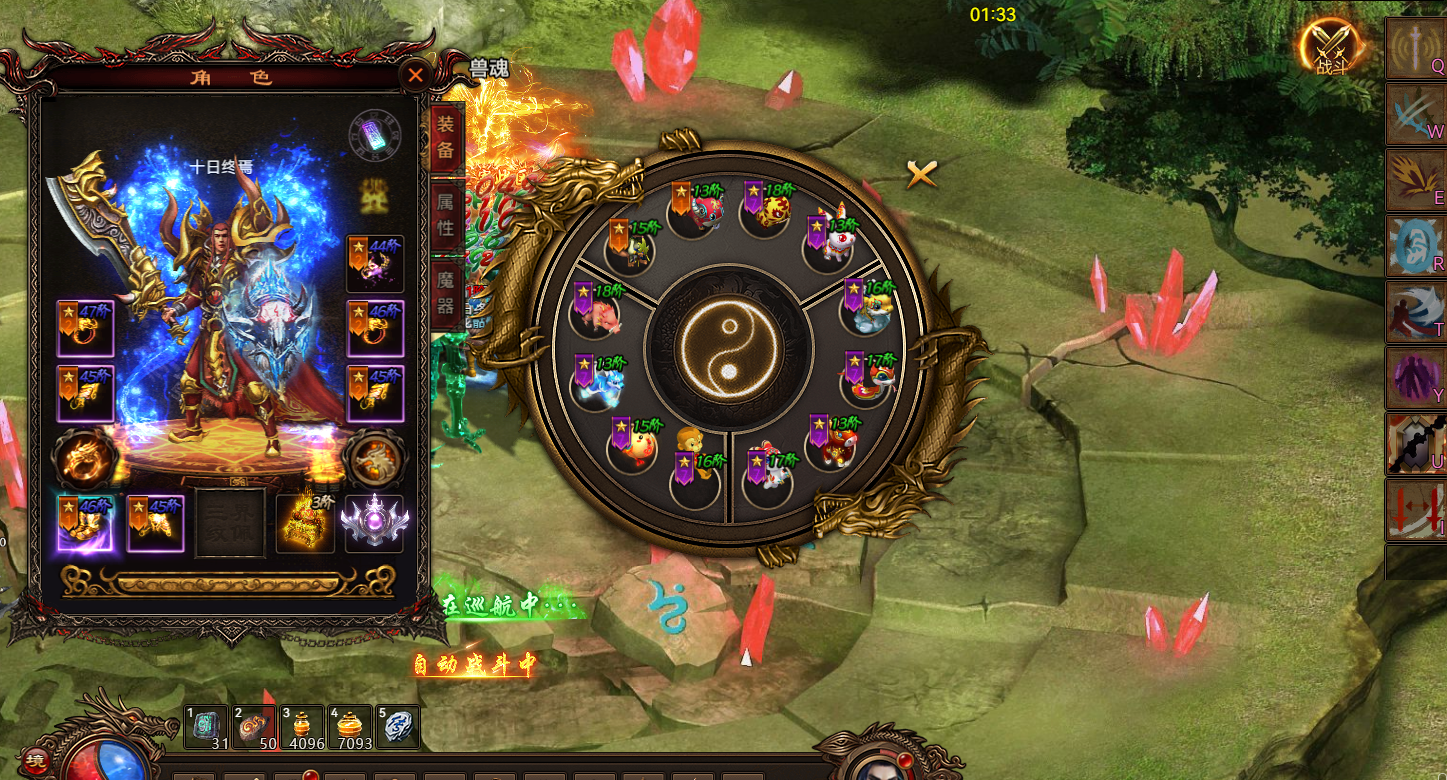Select the 47阶 gold ring equipment slot
Screen dimensions: 1447x780
point(85,328)
